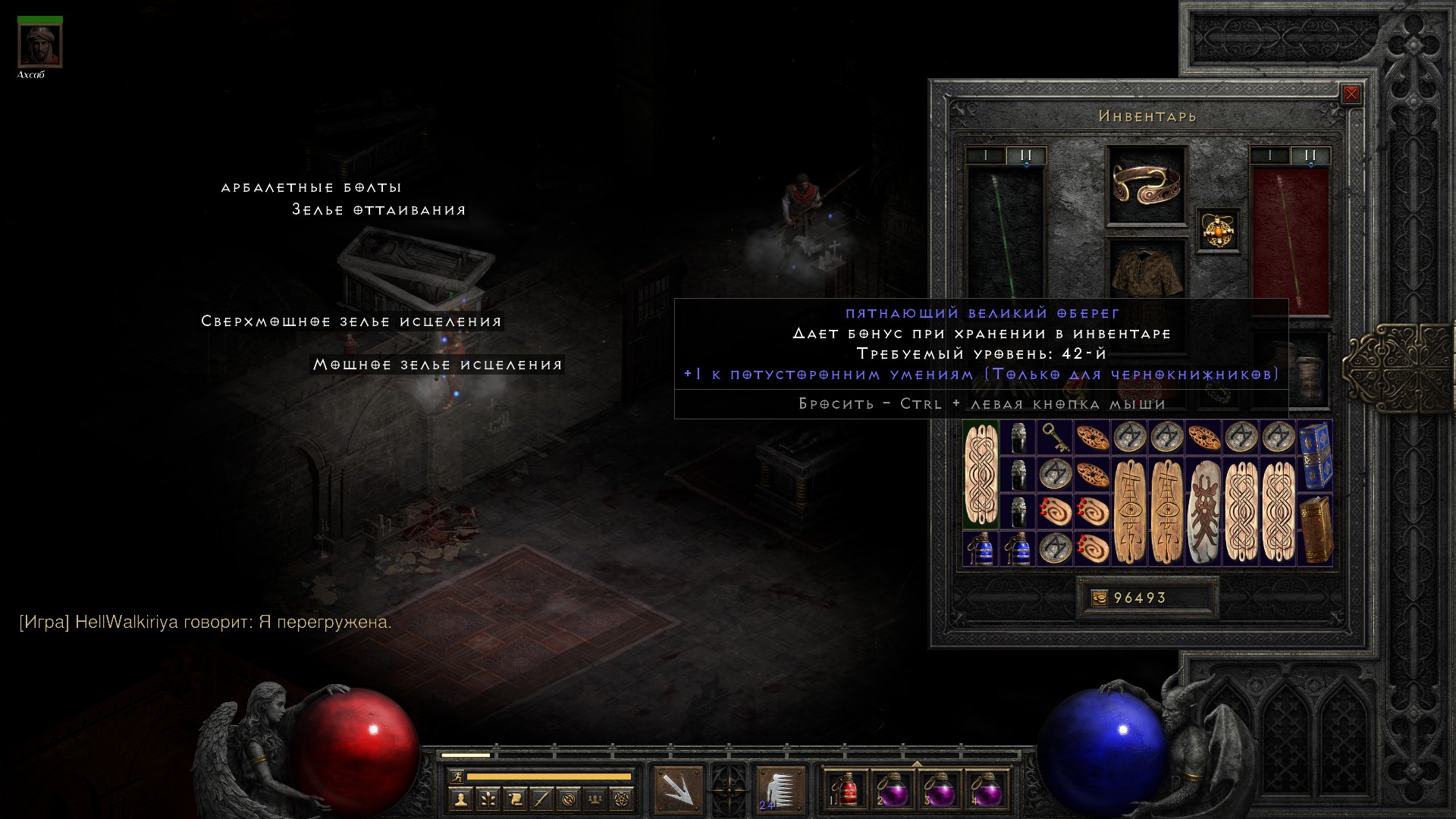Use the red potion in belt slot 1
The image size is (1456, 819).
tap(846, 789)
